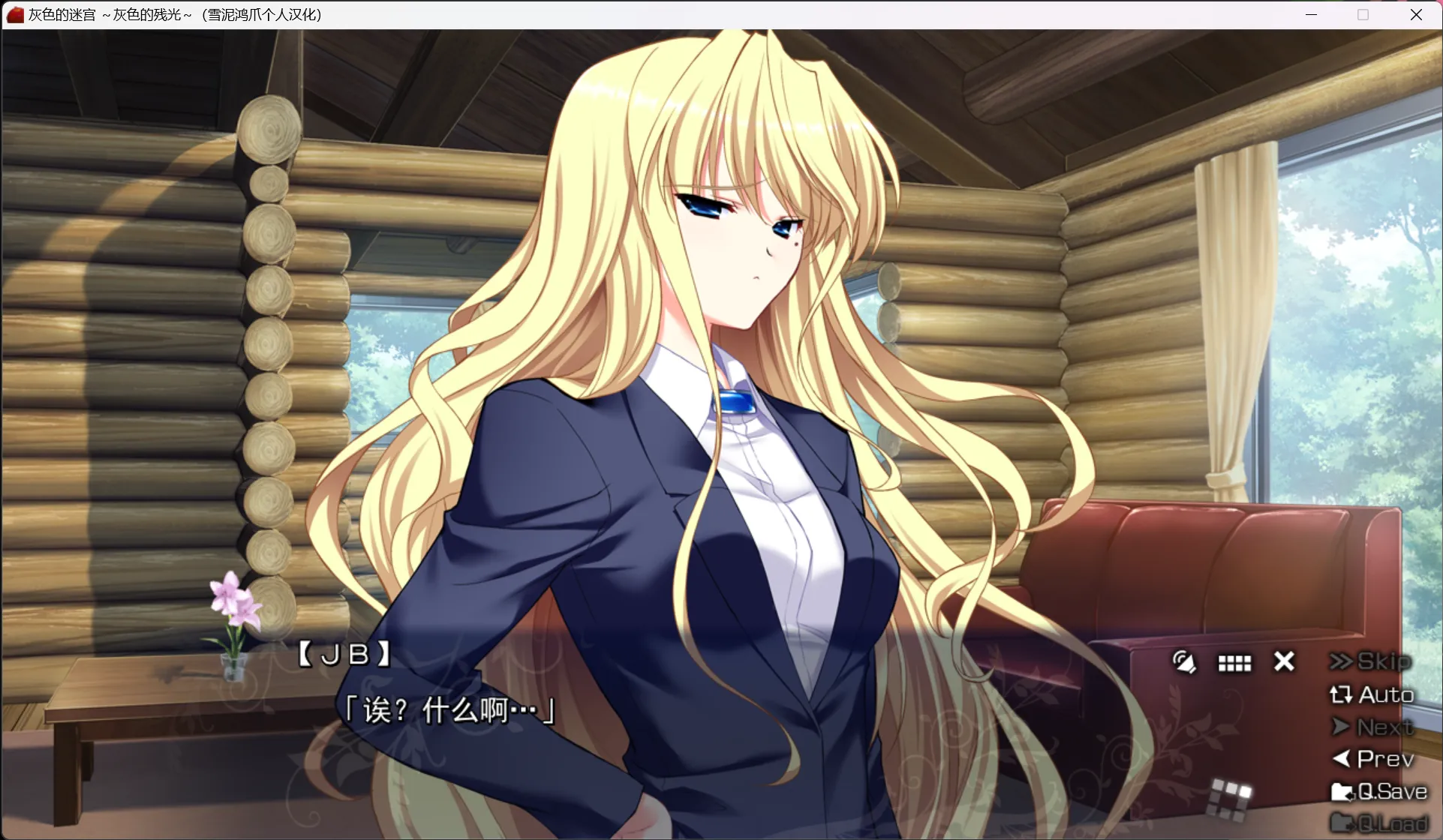Screen dimensions: 1443x840
Task: Replay the current voice line
Action: (1184, 662)
